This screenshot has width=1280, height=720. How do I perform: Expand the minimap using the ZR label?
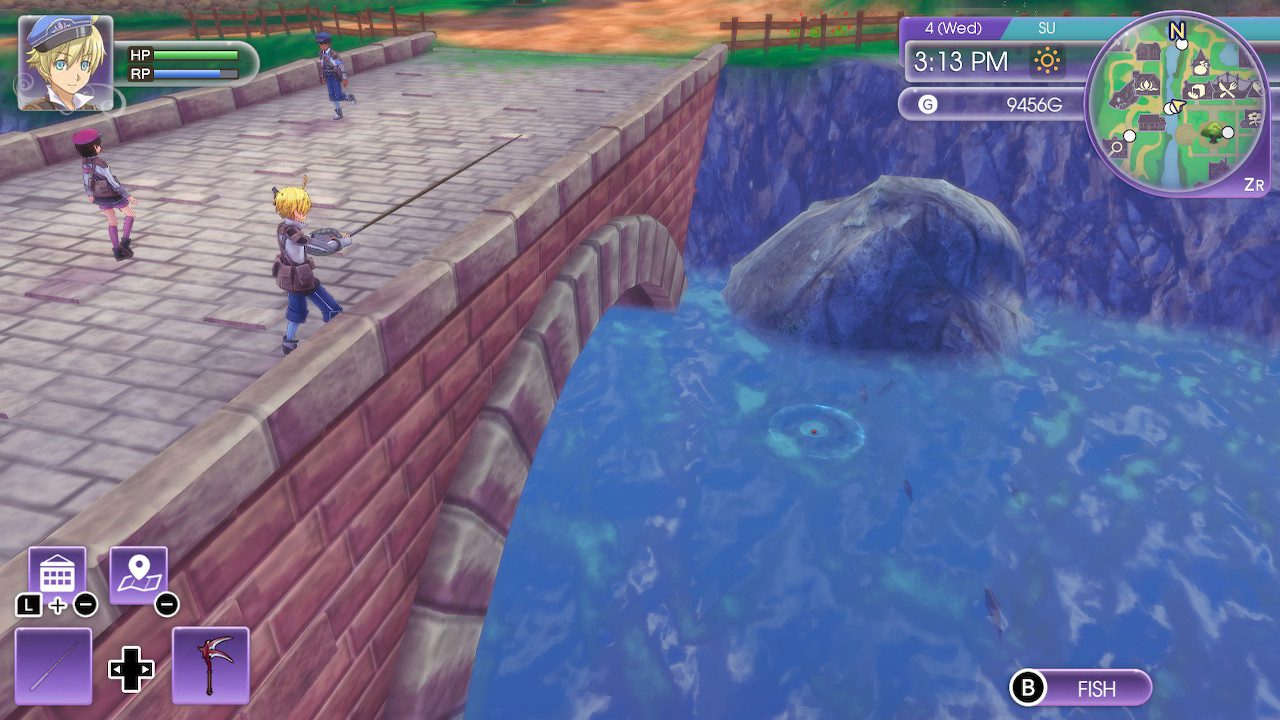[1255, 182]
